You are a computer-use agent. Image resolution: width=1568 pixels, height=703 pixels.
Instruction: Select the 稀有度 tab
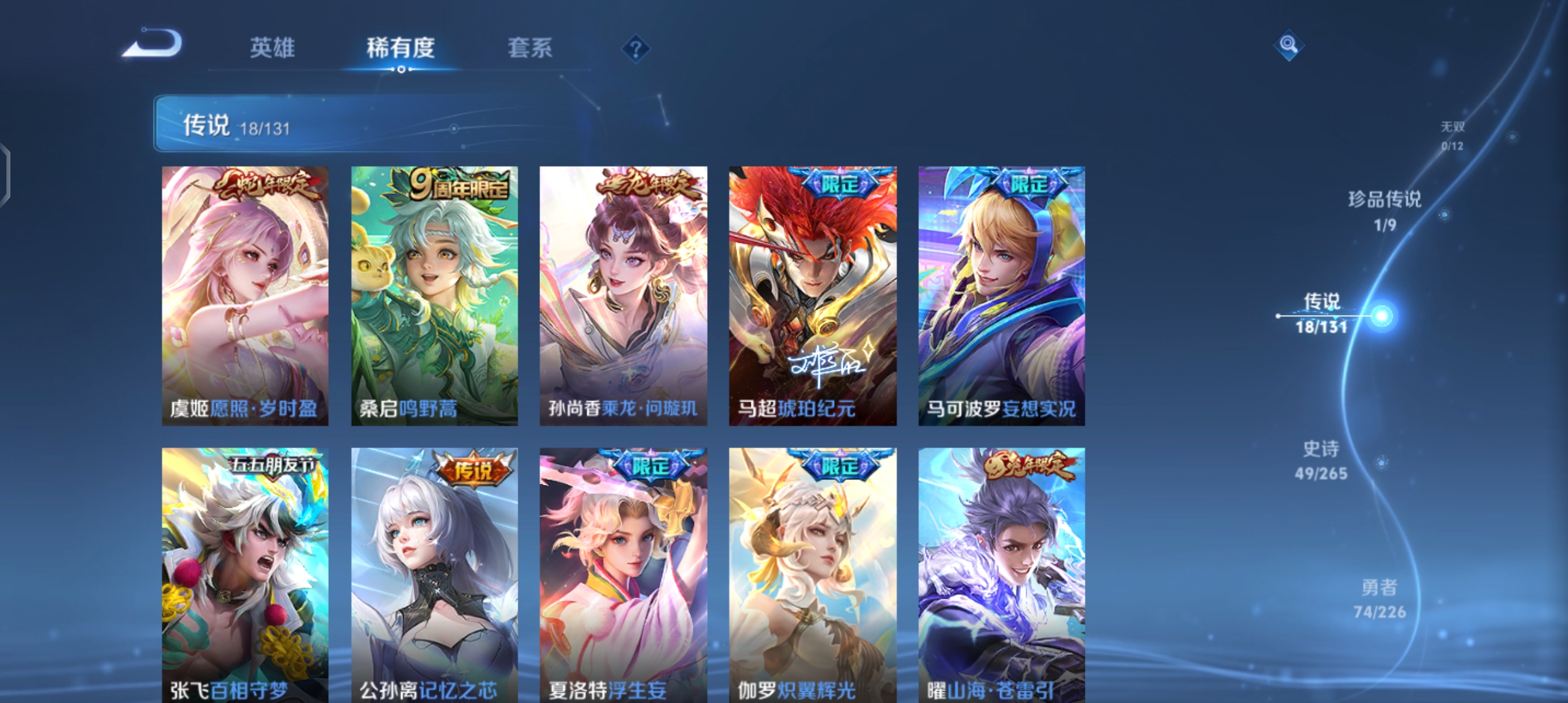coord(400,48)
